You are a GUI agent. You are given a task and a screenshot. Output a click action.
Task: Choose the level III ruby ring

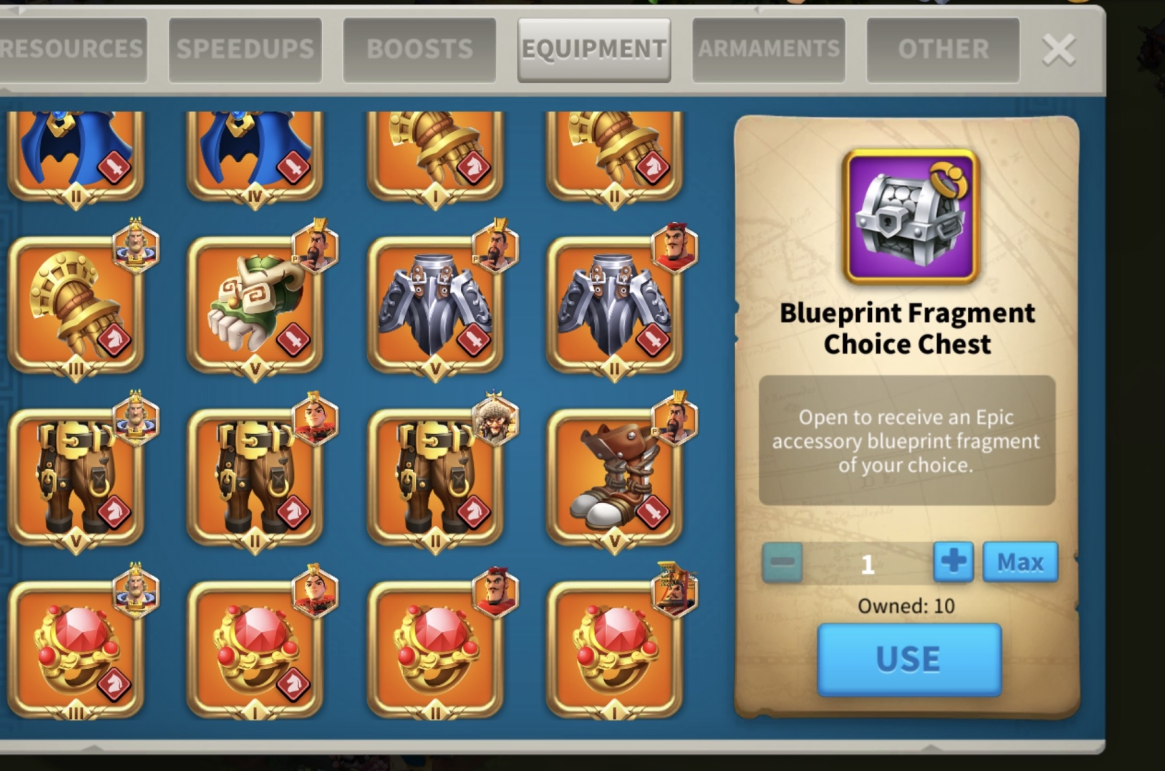(76, 649)
